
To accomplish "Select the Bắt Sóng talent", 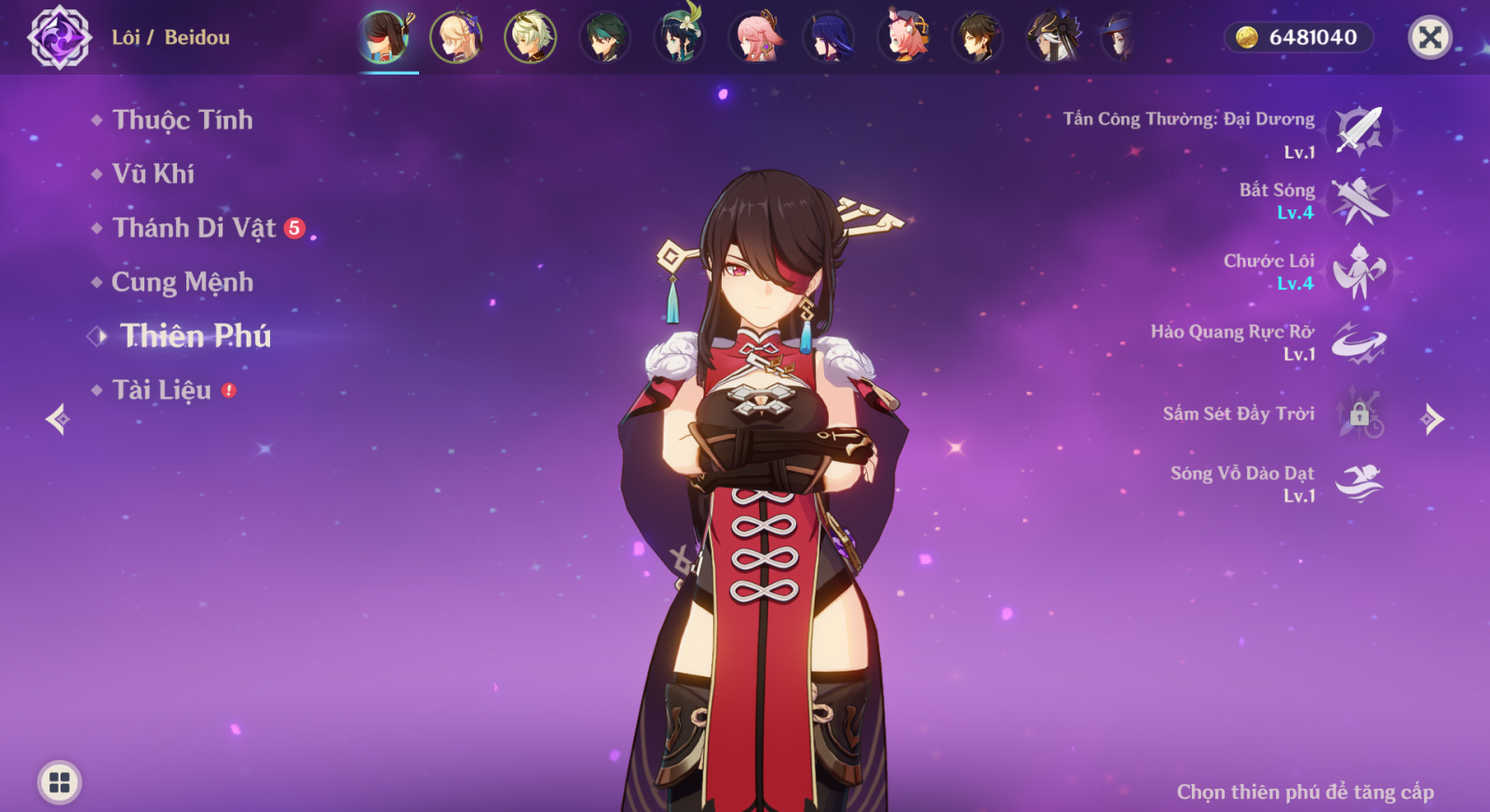I will coord(1359,201).
